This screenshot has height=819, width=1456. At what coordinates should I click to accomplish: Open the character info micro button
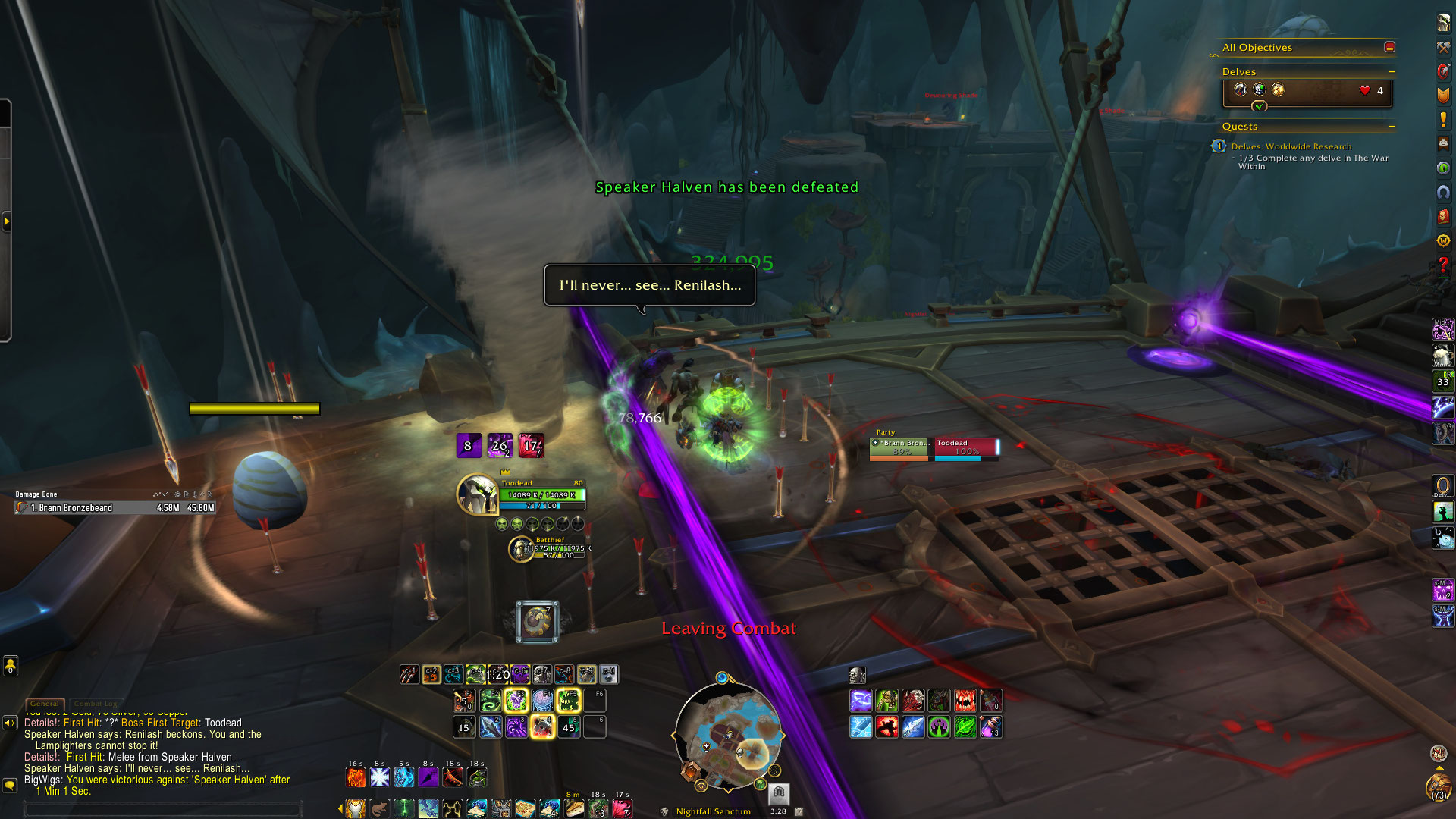[x=1443, y=23]
